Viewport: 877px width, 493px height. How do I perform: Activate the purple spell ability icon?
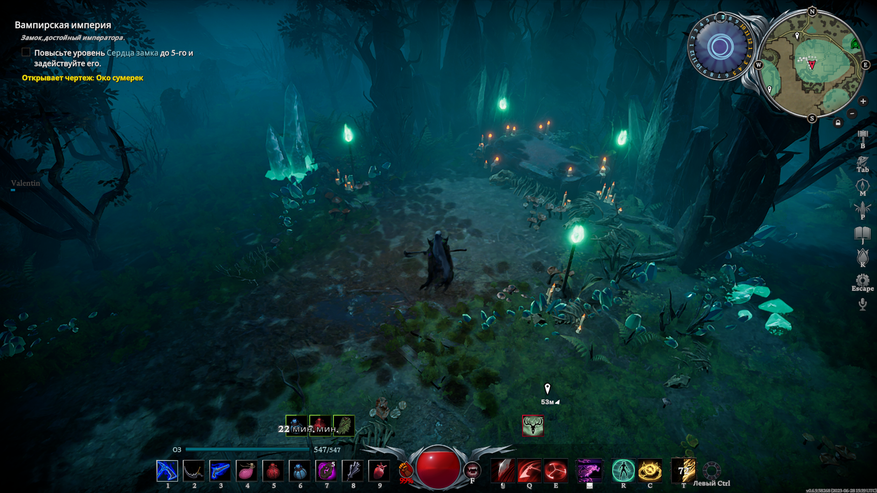589,470
